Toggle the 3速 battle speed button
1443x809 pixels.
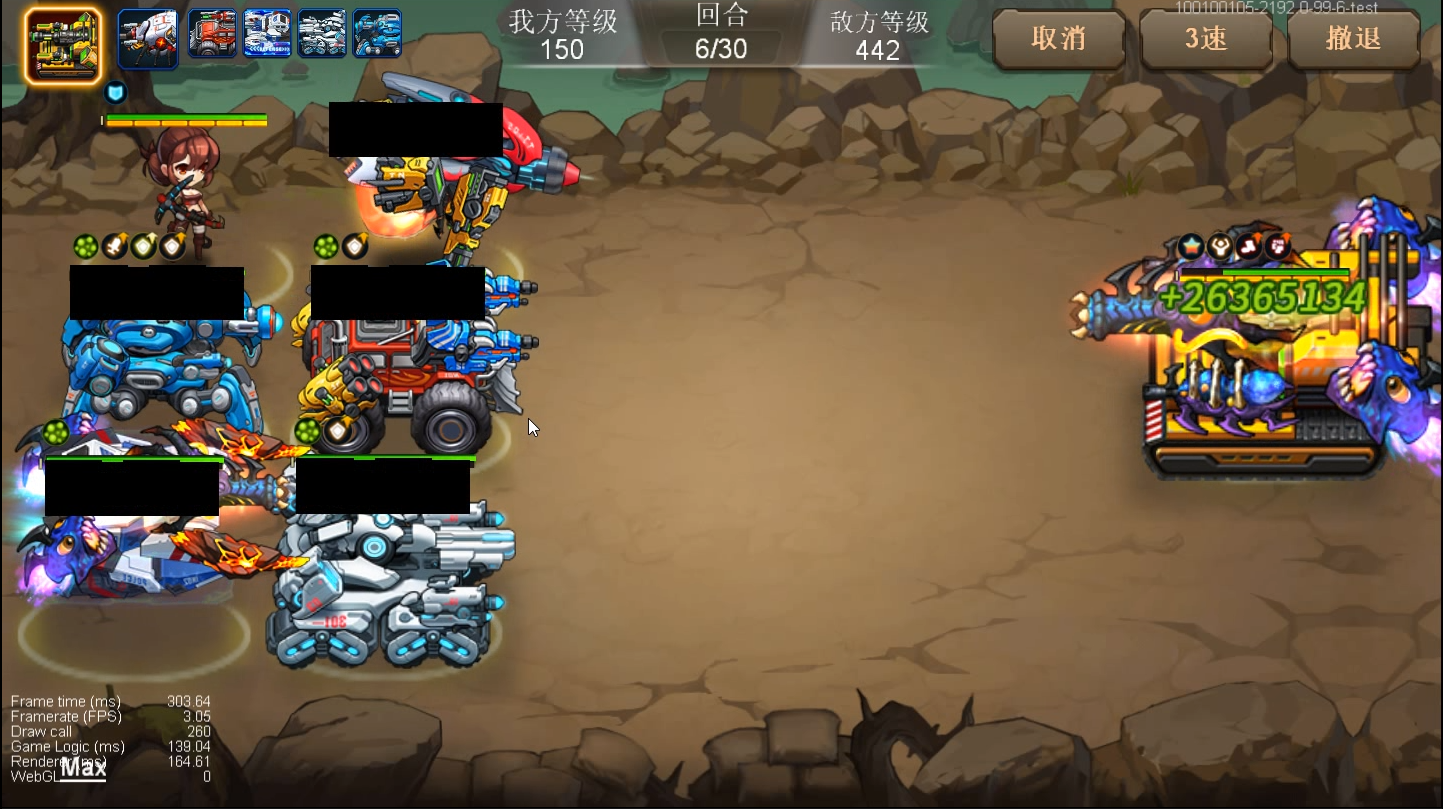(1206, 39)
